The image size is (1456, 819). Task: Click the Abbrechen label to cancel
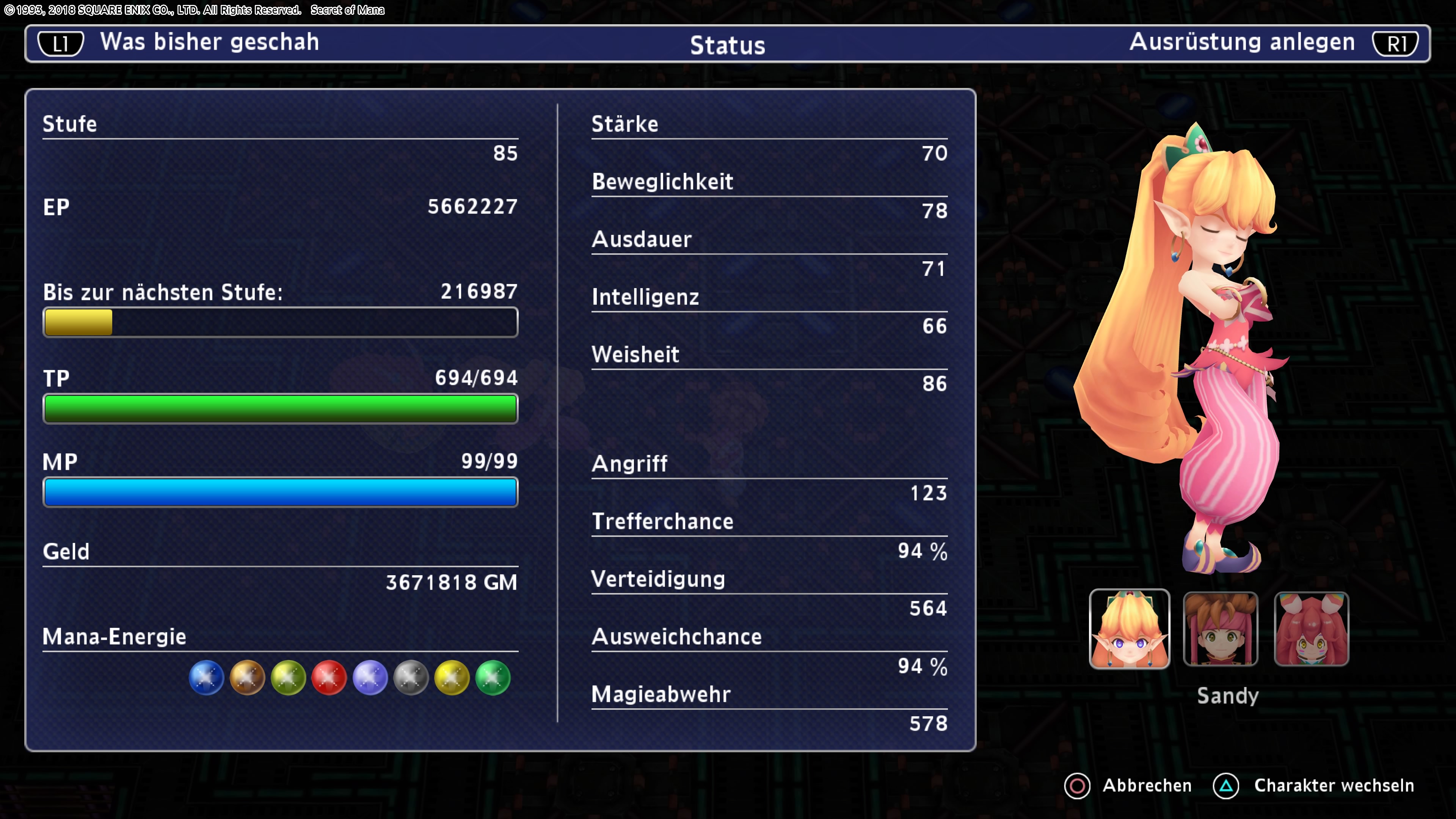click(1146, 785)
